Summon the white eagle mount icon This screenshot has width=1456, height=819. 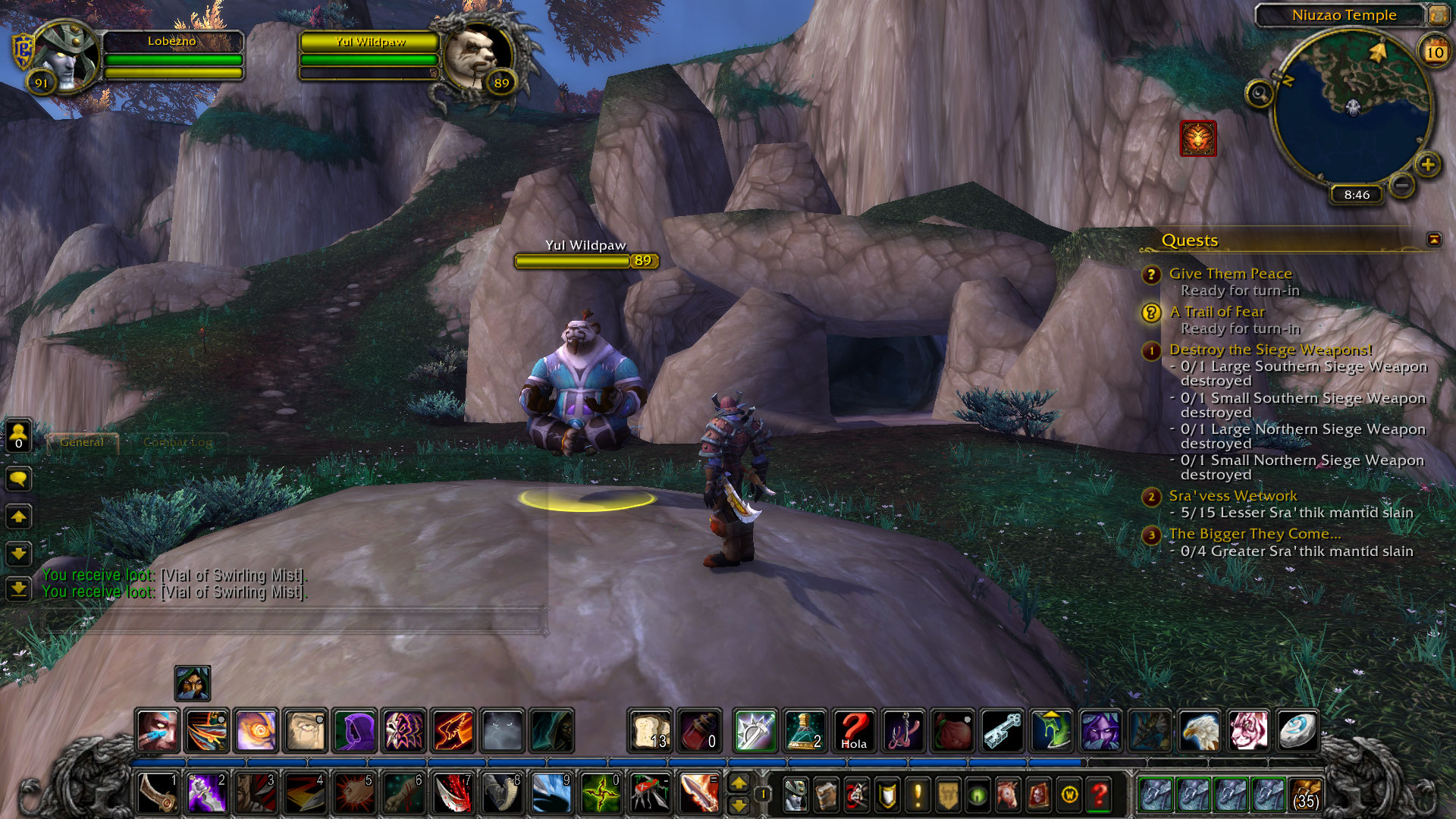coord(1200,731)
